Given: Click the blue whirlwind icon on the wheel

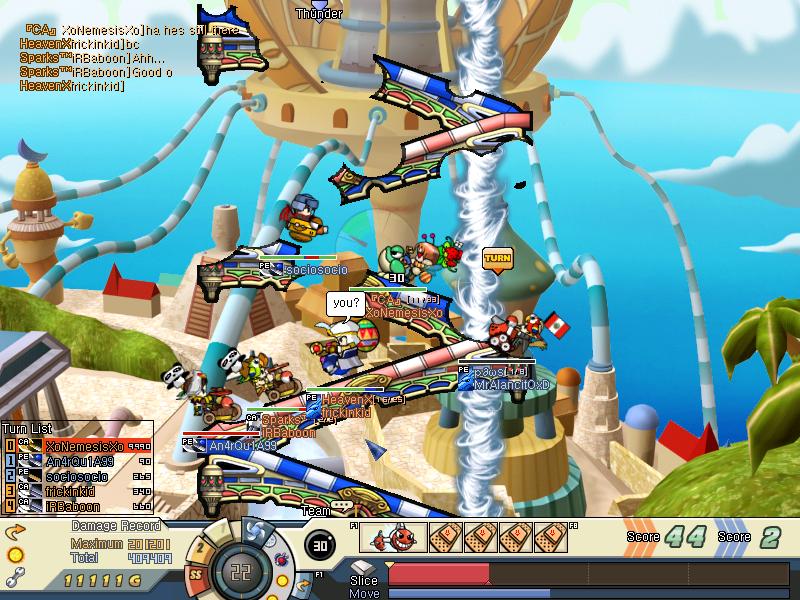Looking at the screenshot, I should point(255,531).
